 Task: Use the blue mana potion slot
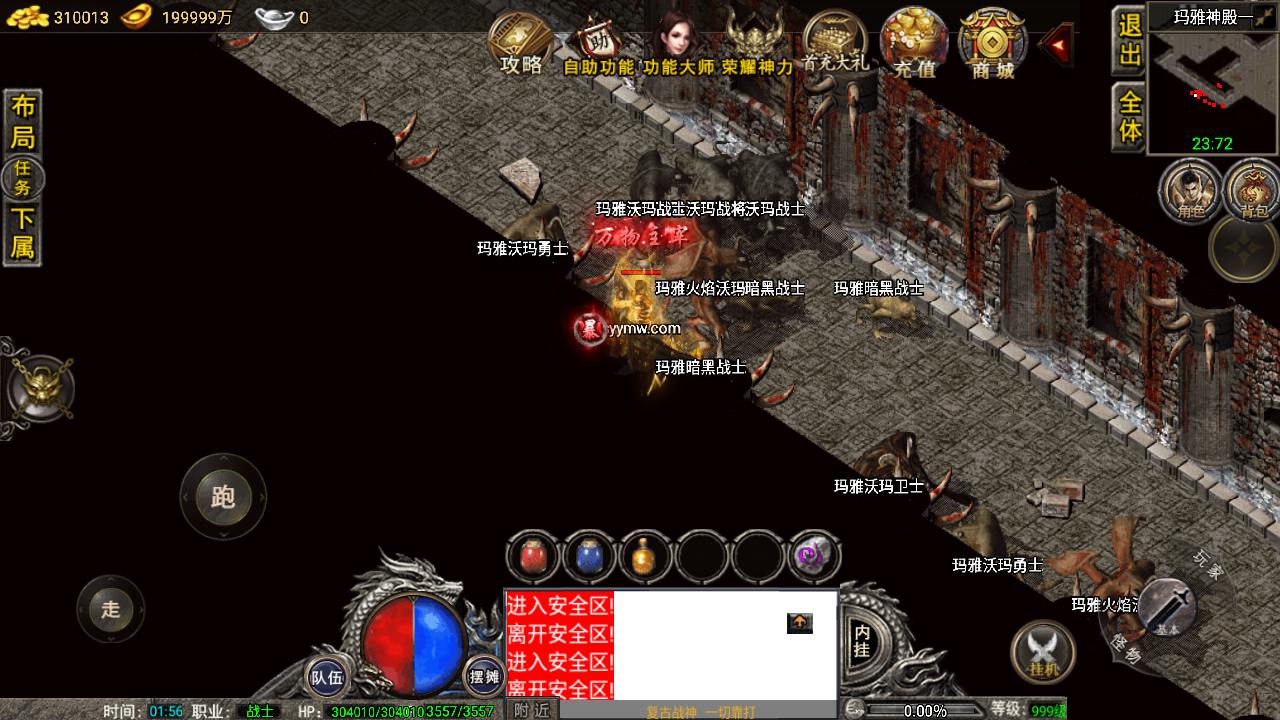(589, 557)
